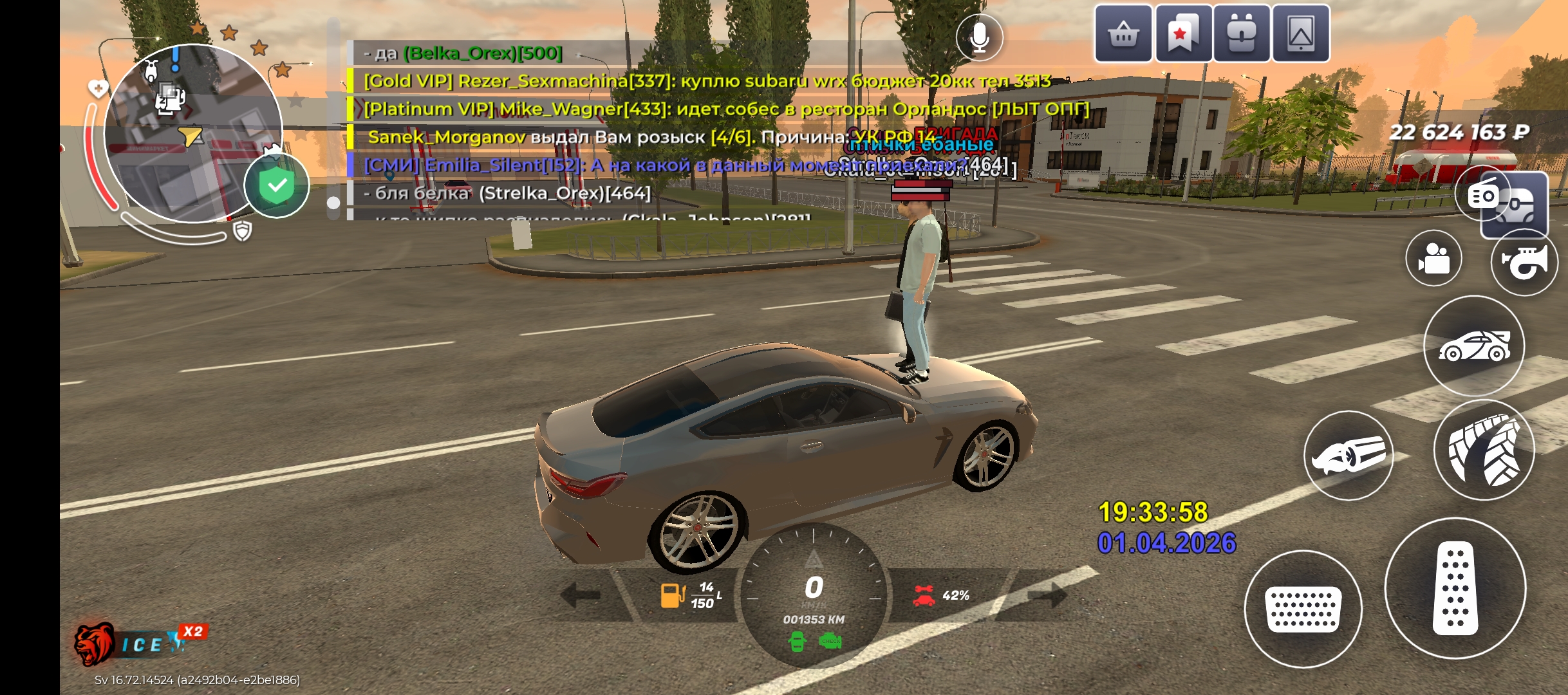Activate the nitro boost button

(x=1349, y=455)
